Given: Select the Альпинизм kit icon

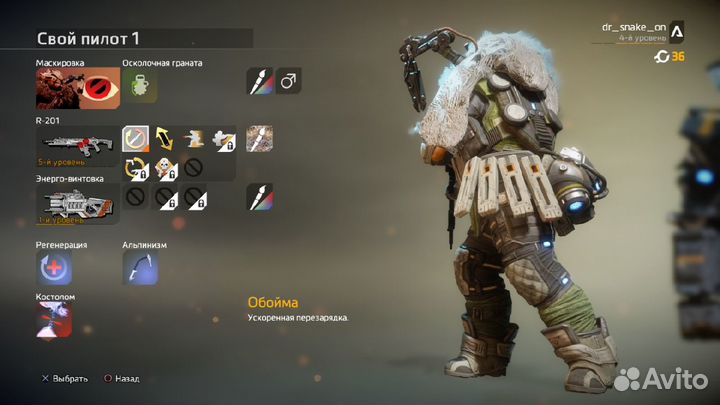Looking at the screenshot, I should point(139,267).
